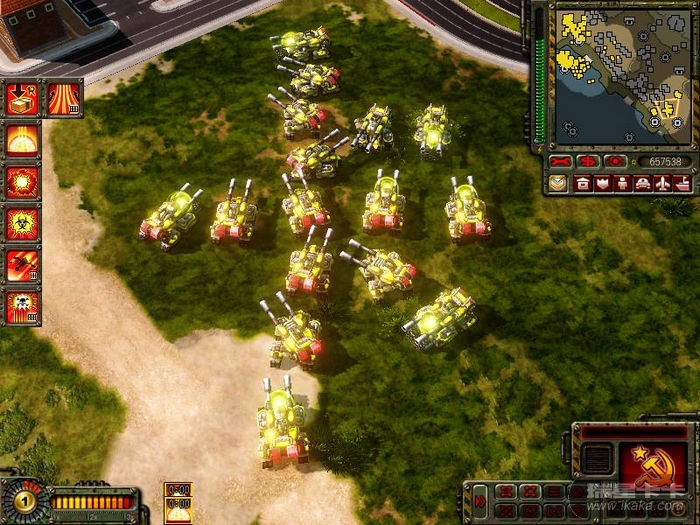Switch to the defenses shield tab
This screenshot has height=525, width=700.
(603, 183)
